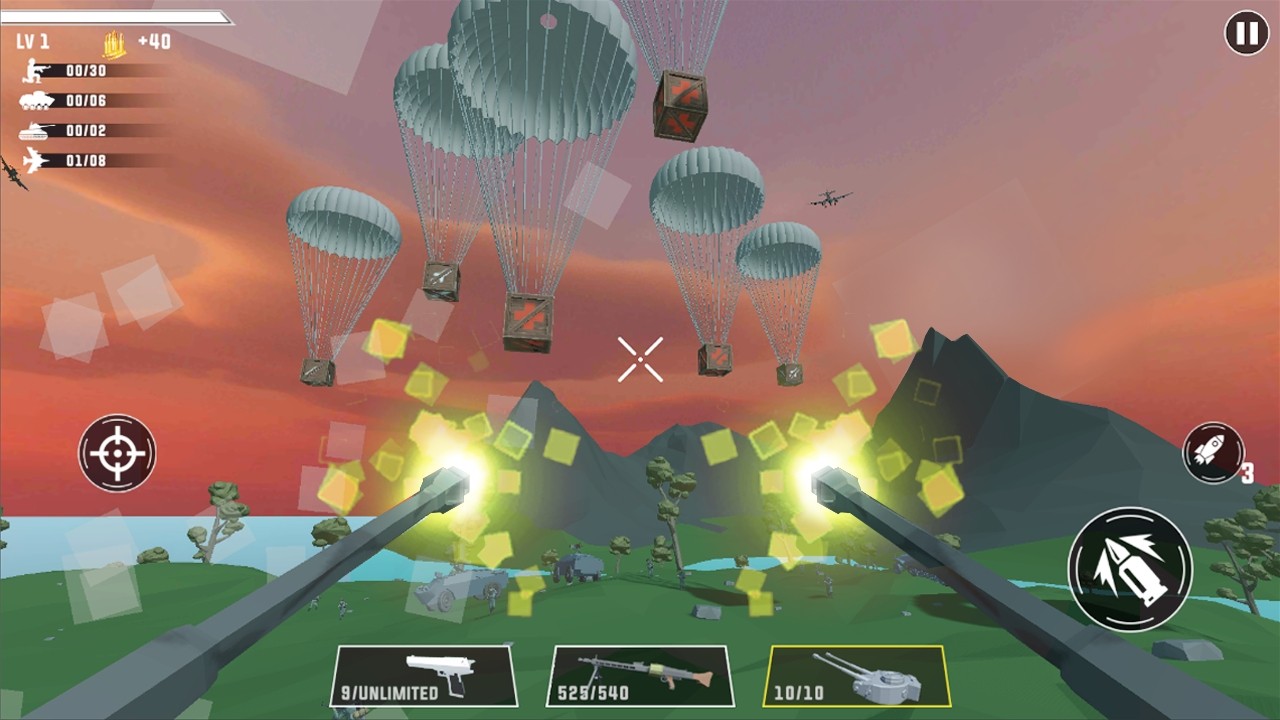This screenshot has height=720, width=1280.
Task: Fire the dual cannons using the shoot button
Action: tap(1129, 570)
